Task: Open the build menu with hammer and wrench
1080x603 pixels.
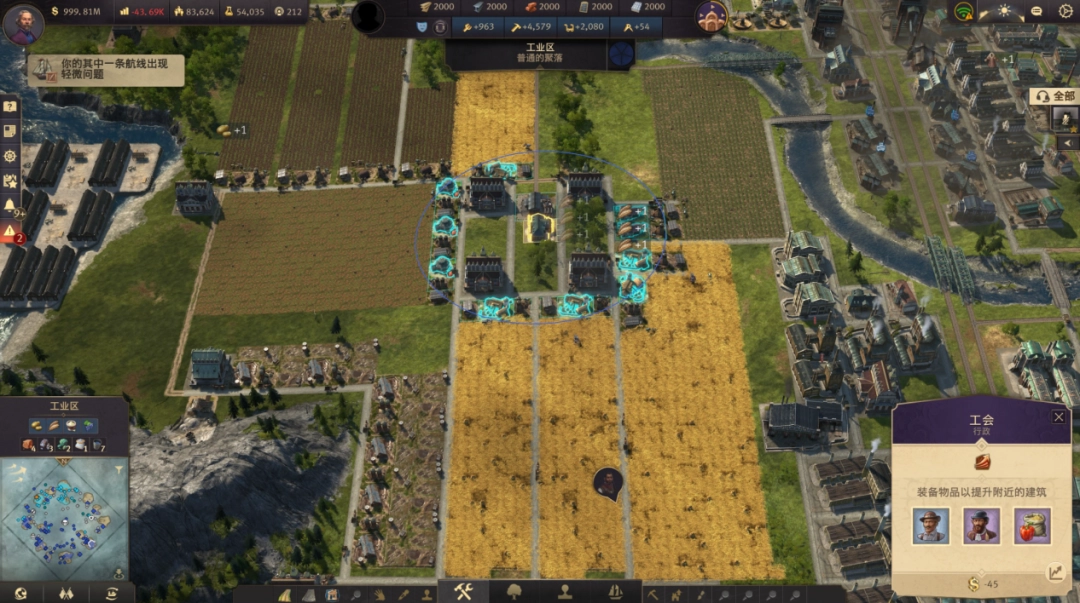Action: tap(462, 591)
